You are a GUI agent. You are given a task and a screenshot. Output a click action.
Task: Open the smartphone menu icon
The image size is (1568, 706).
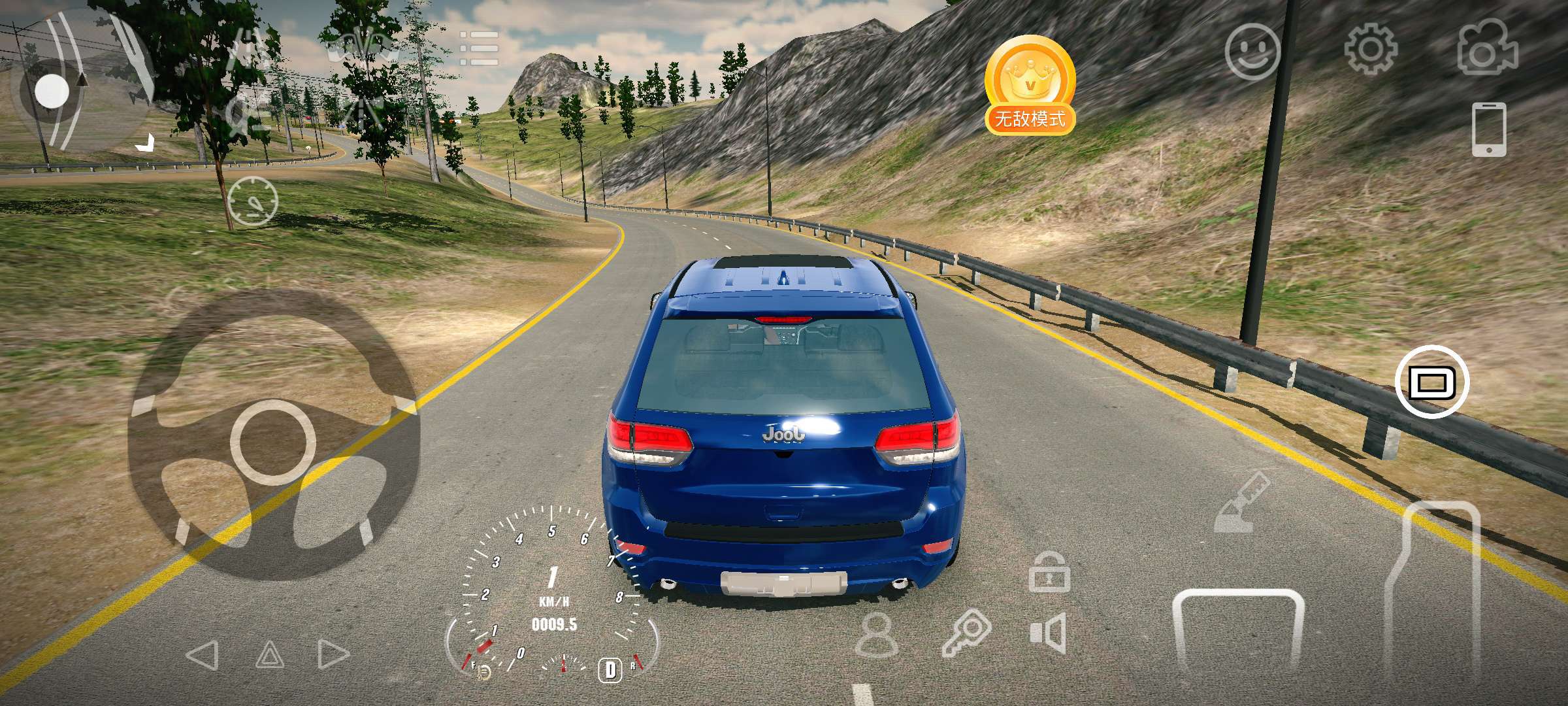(x=1489, y=129)
